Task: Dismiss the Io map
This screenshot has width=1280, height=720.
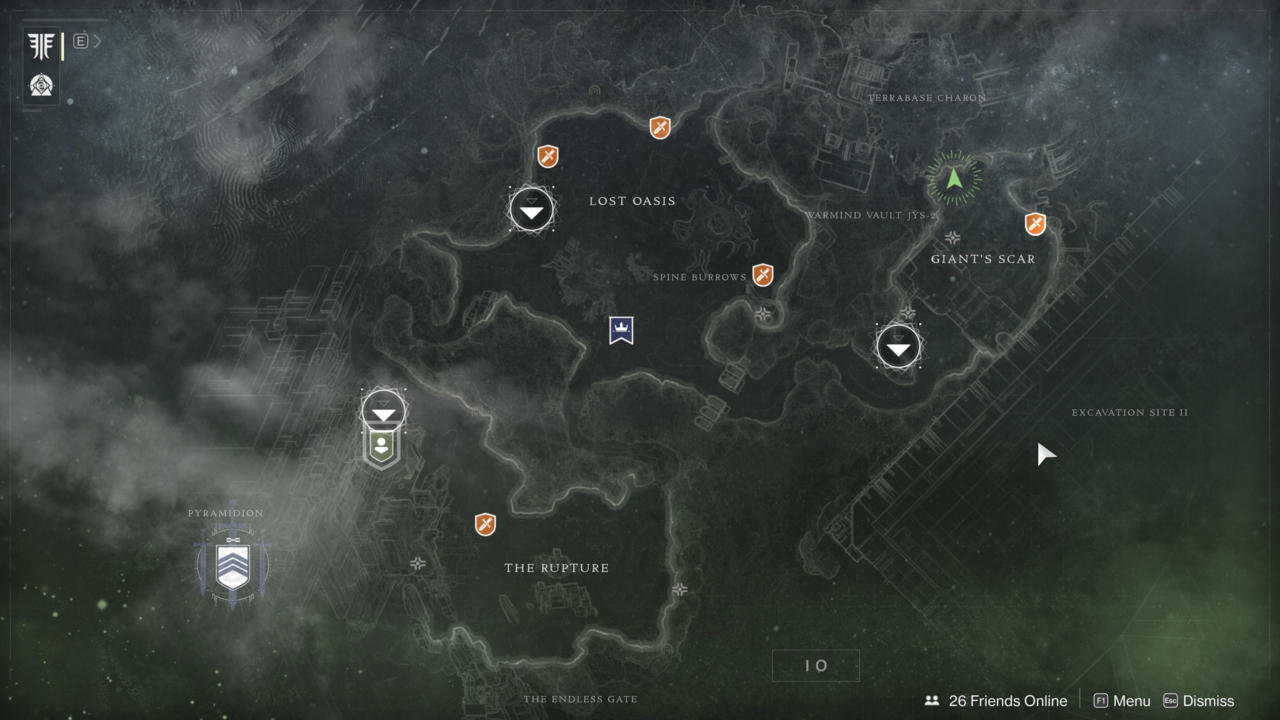Action: coord(1198,701)
